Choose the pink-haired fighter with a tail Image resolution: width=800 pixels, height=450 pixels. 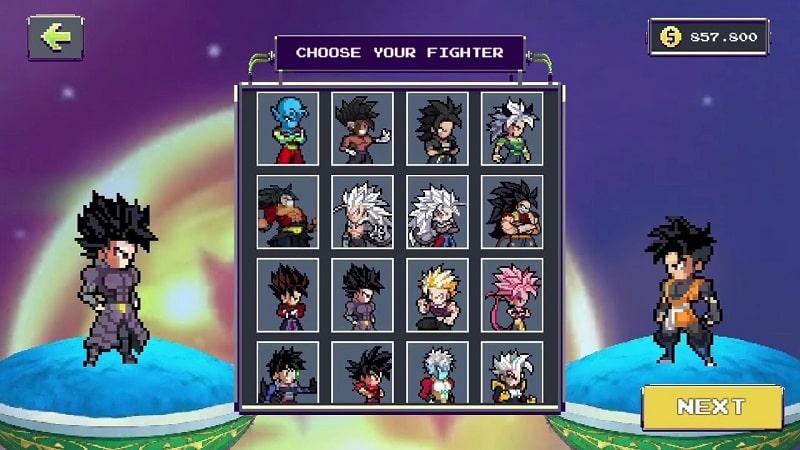pos(512,295)
